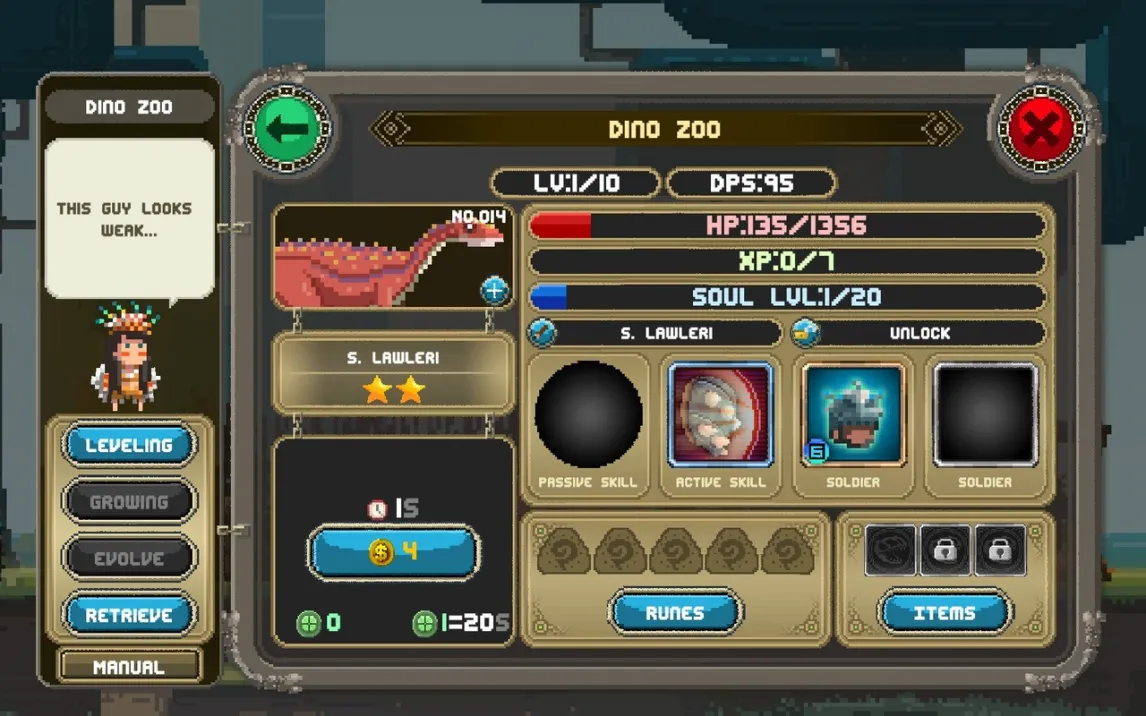
Task: Open the Evolve tab
Action: [129, 558]
